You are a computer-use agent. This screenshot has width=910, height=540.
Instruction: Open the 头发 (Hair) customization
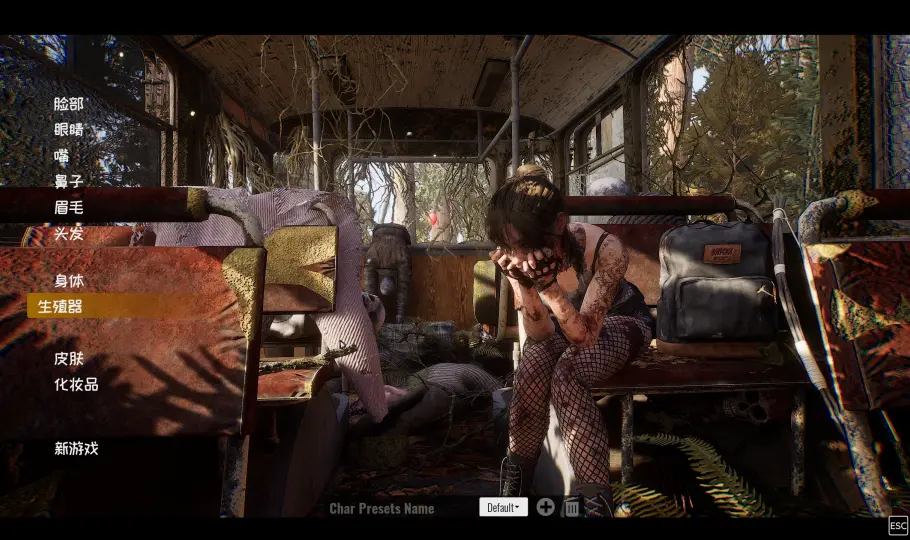(x=69, y=233)
